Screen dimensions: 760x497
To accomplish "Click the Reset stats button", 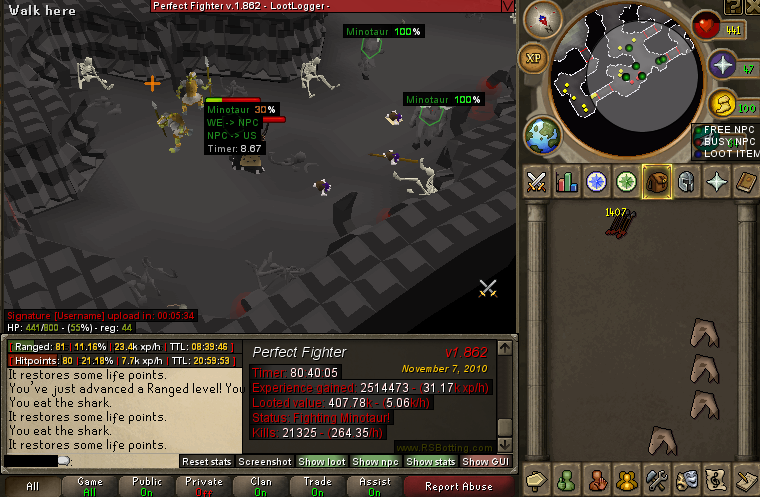I will pos(206,462).
